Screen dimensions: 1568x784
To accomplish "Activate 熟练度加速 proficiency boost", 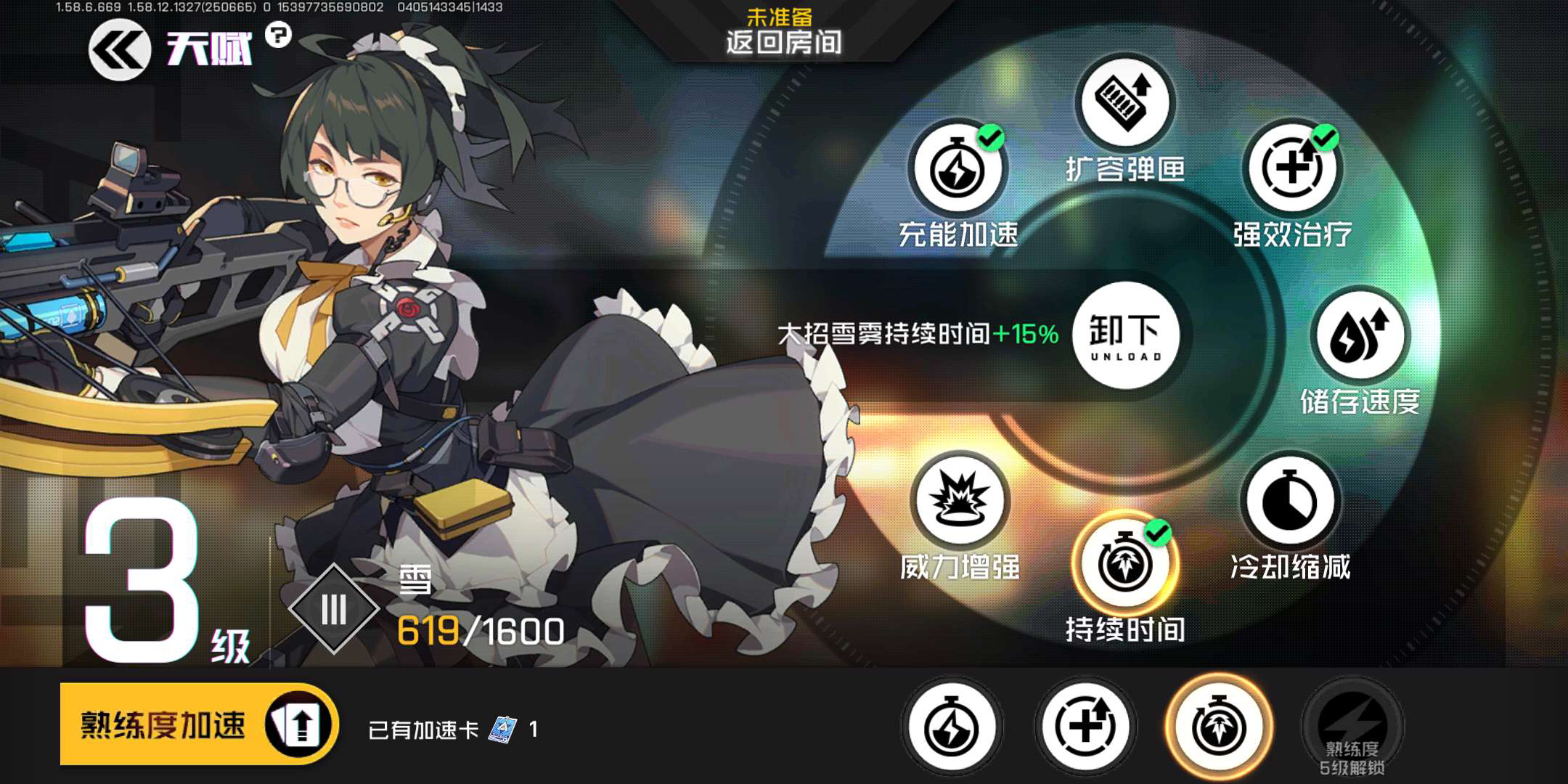I will [198, 724].
